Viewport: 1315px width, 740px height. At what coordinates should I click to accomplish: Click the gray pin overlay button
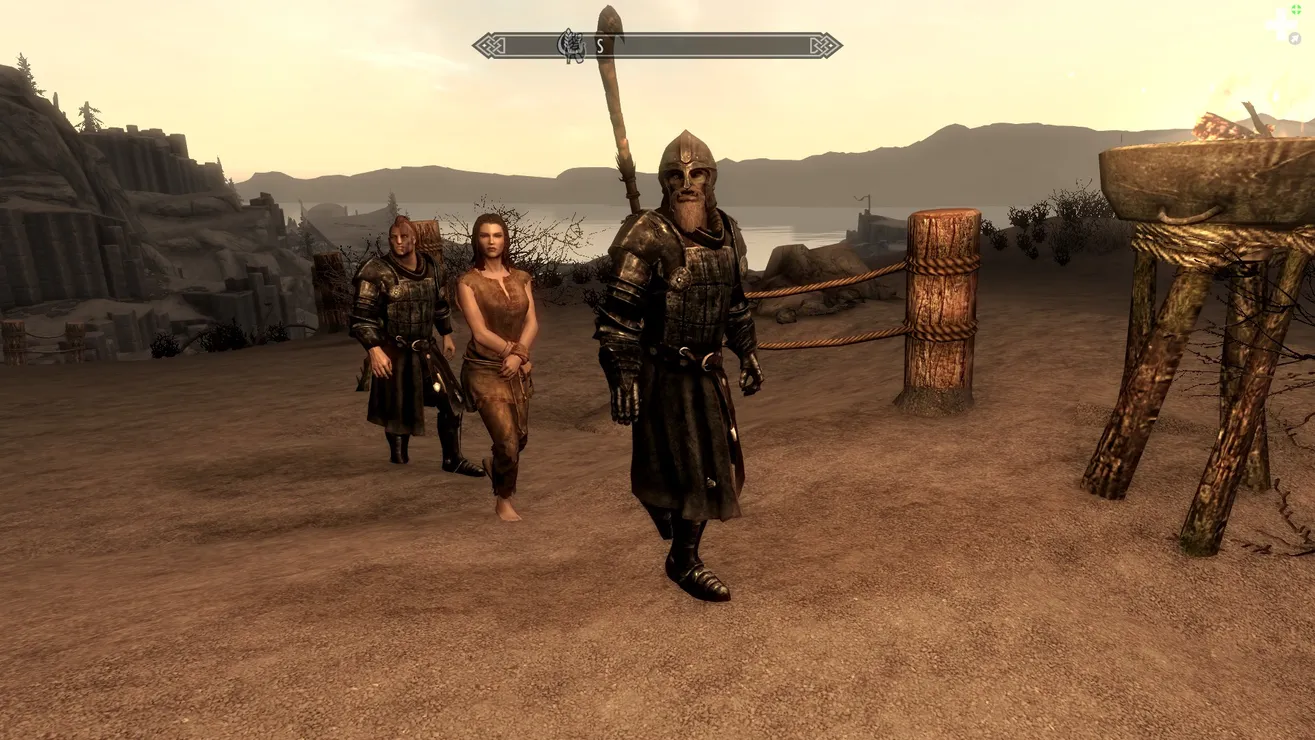[1296, 38]
